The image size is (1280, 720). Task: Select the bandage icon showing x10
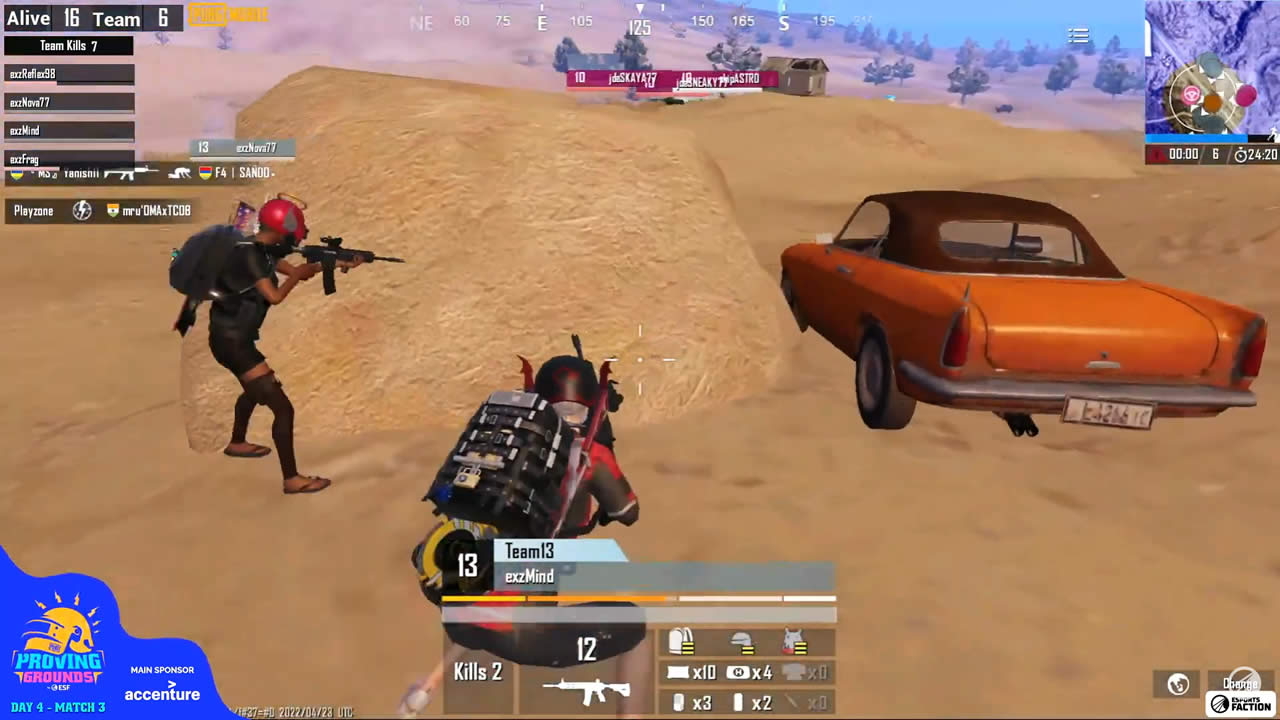pyautogui.click(x=678, y=672)
